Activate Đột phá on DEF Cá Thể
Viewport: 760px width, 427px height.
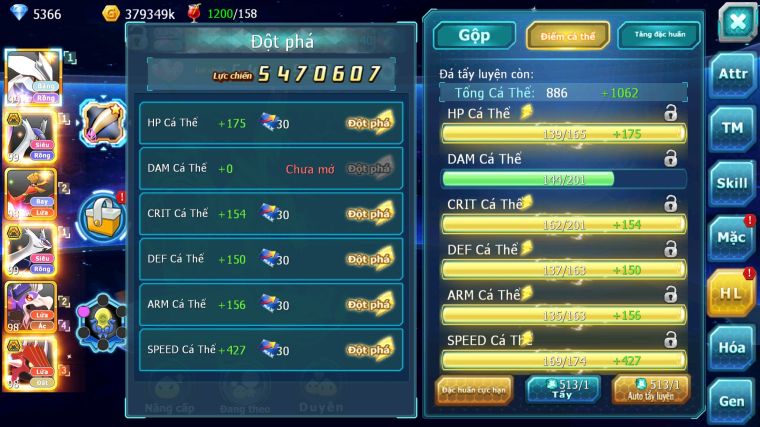click(369, 259)
